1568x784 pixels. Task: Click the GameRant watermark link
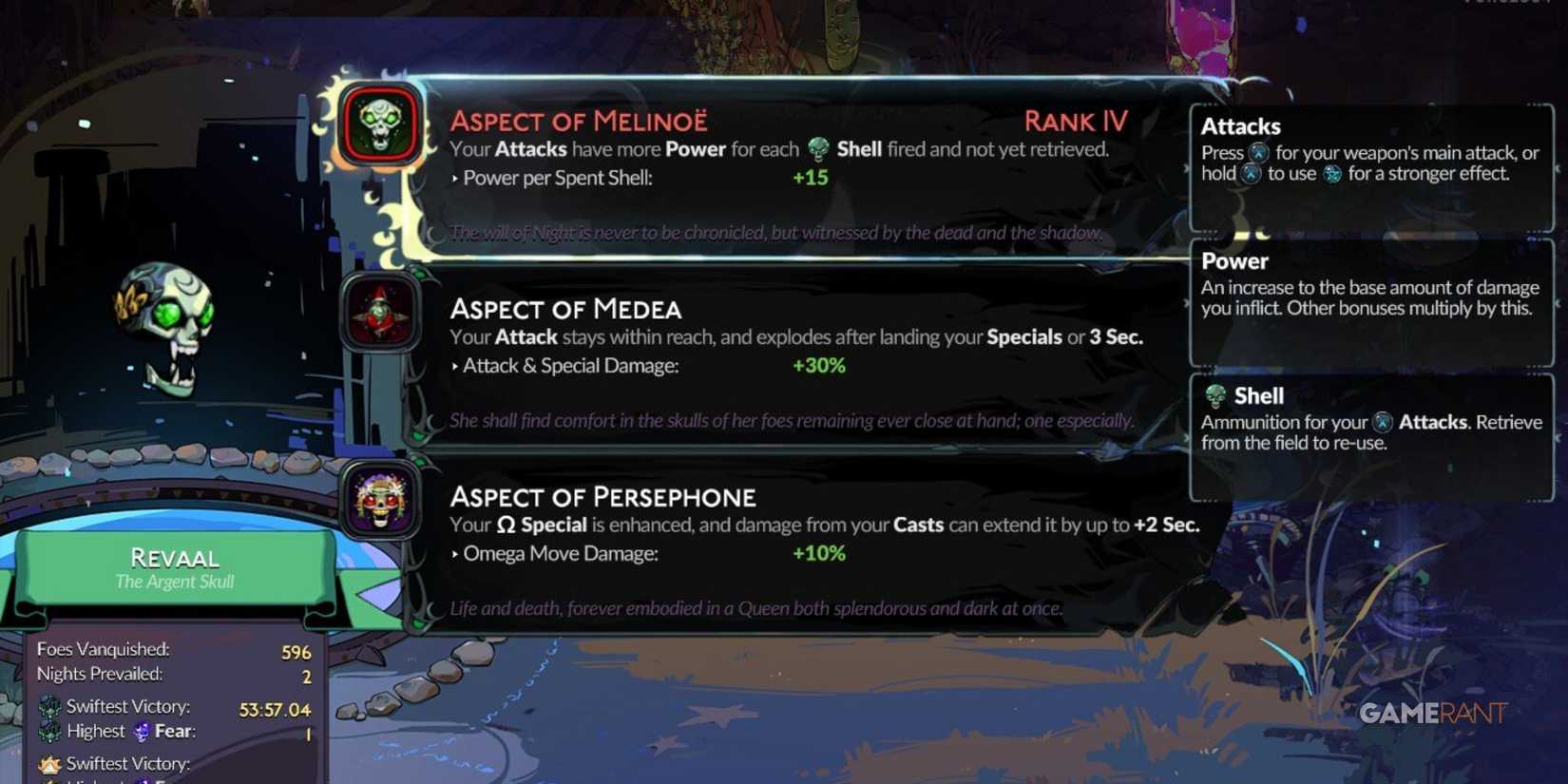click(x=1432, y=710)
